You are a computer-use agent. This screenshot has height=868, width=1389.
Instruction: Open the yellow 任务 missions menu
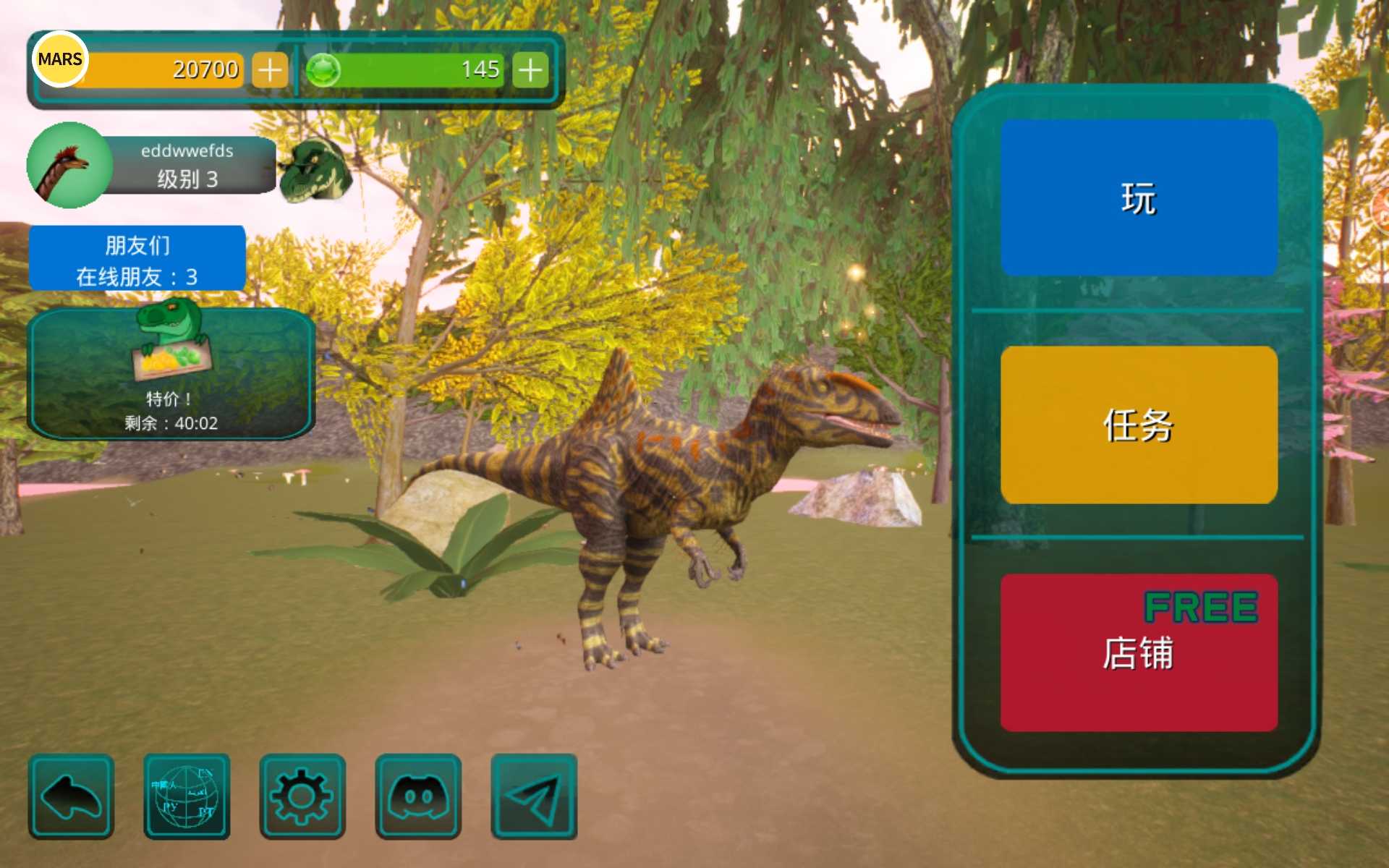click(1139, 425)
